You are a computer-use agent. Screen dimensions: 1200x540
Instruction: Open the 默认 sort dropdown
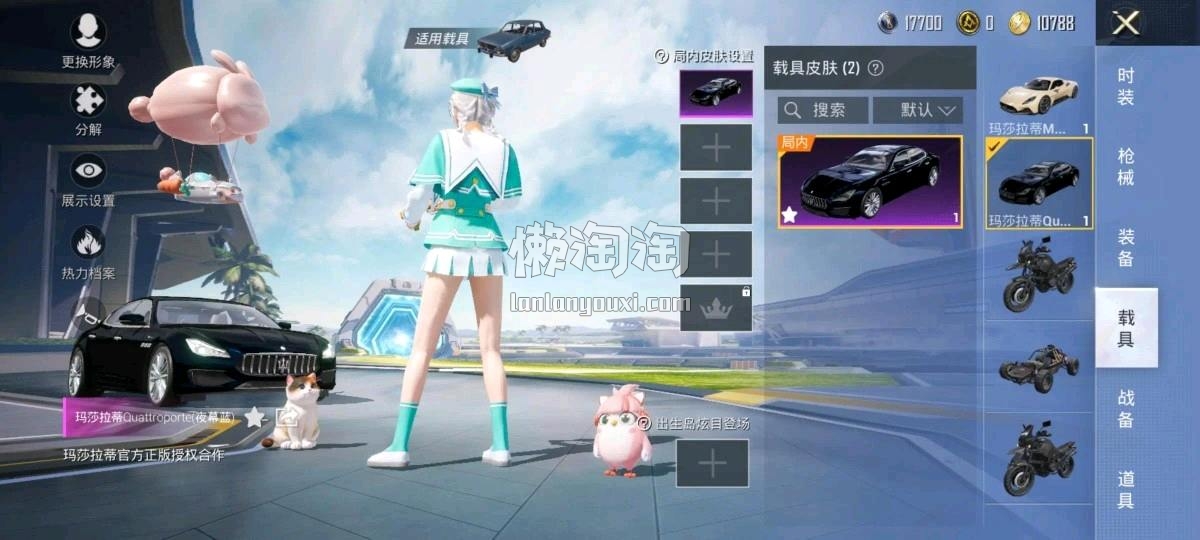click(917, 110)
